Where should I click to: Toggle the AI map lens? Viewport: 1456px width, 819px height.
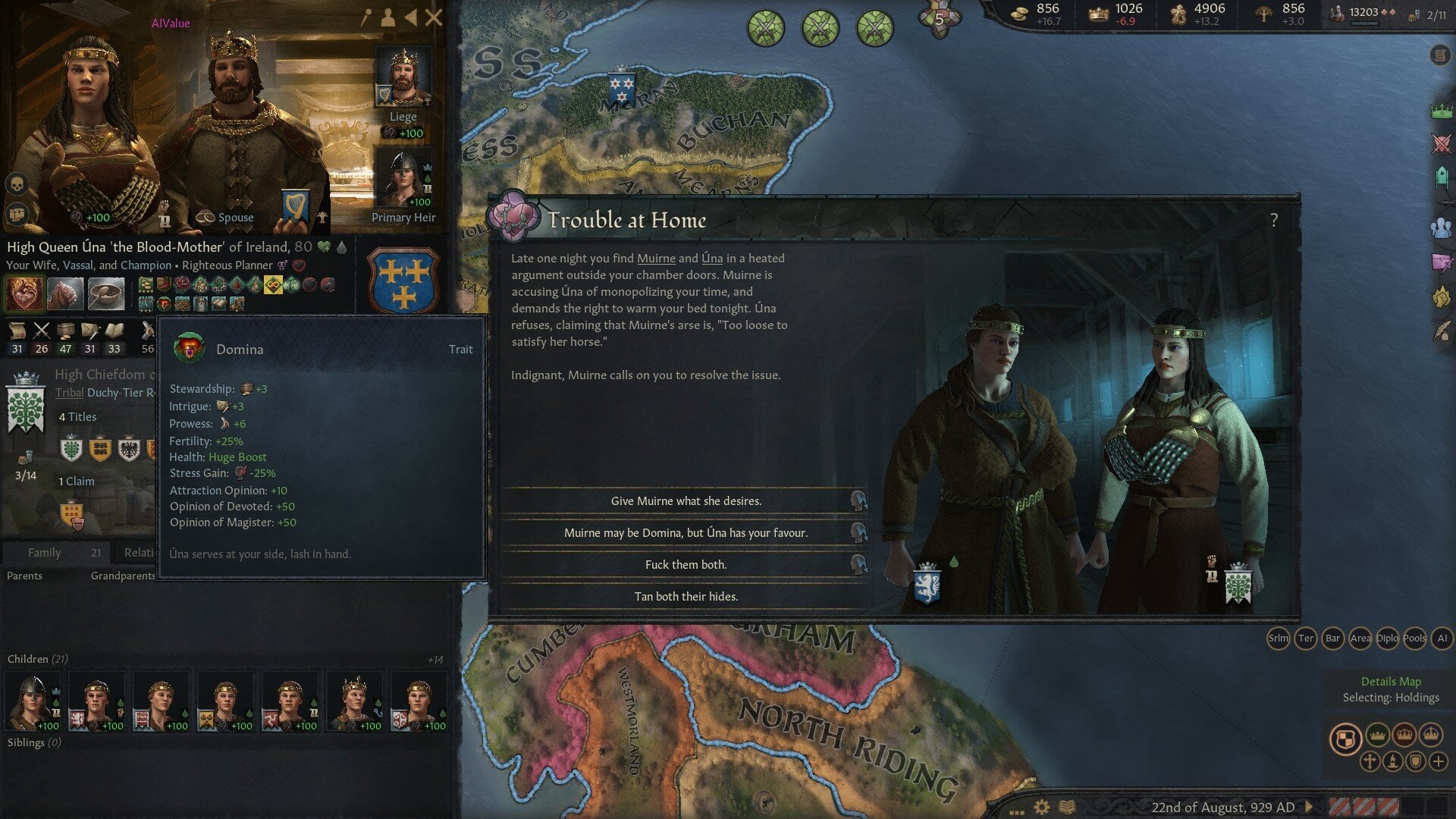point(1441,639)
